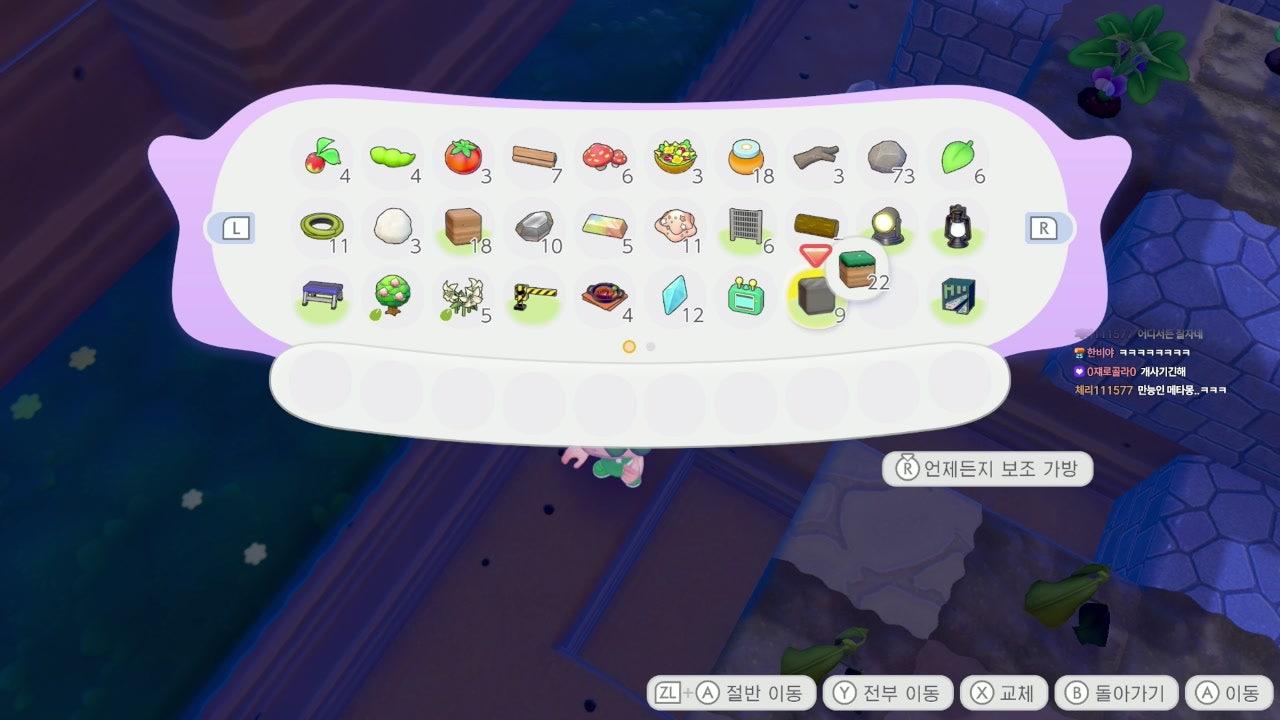Select the green vine ring item

[322, 227]
